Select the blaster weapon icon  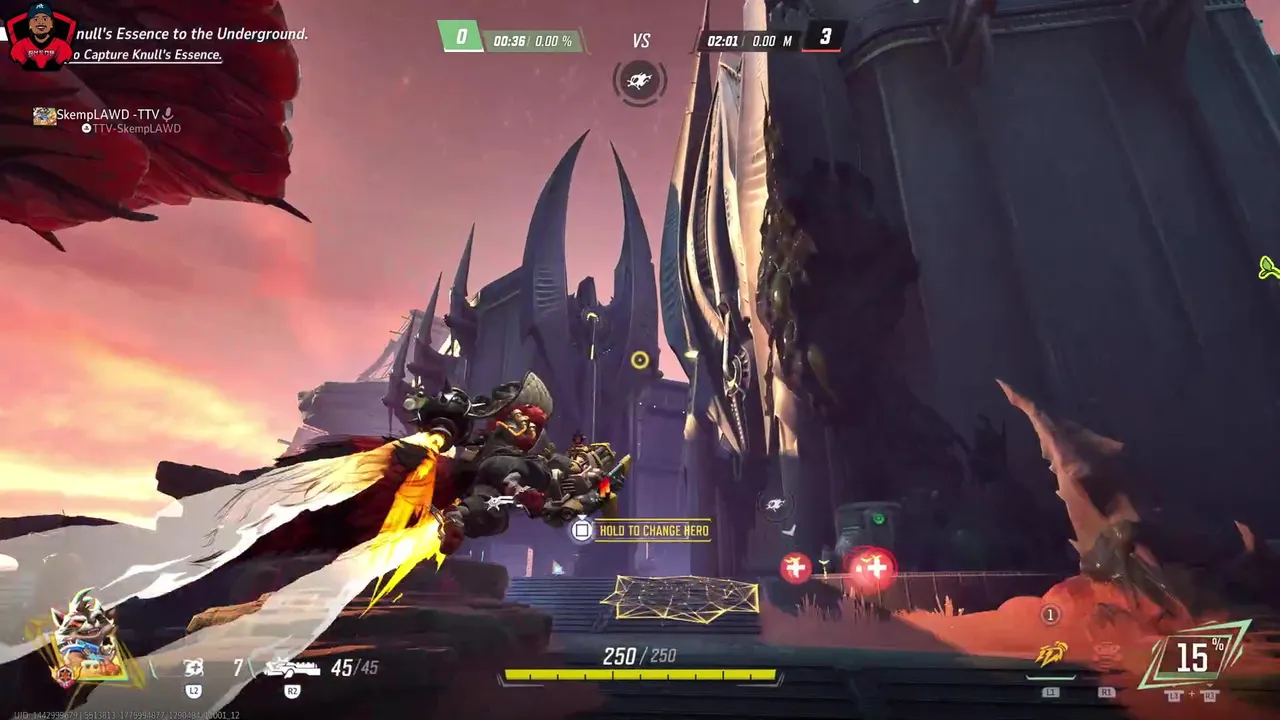pos(291,667)
